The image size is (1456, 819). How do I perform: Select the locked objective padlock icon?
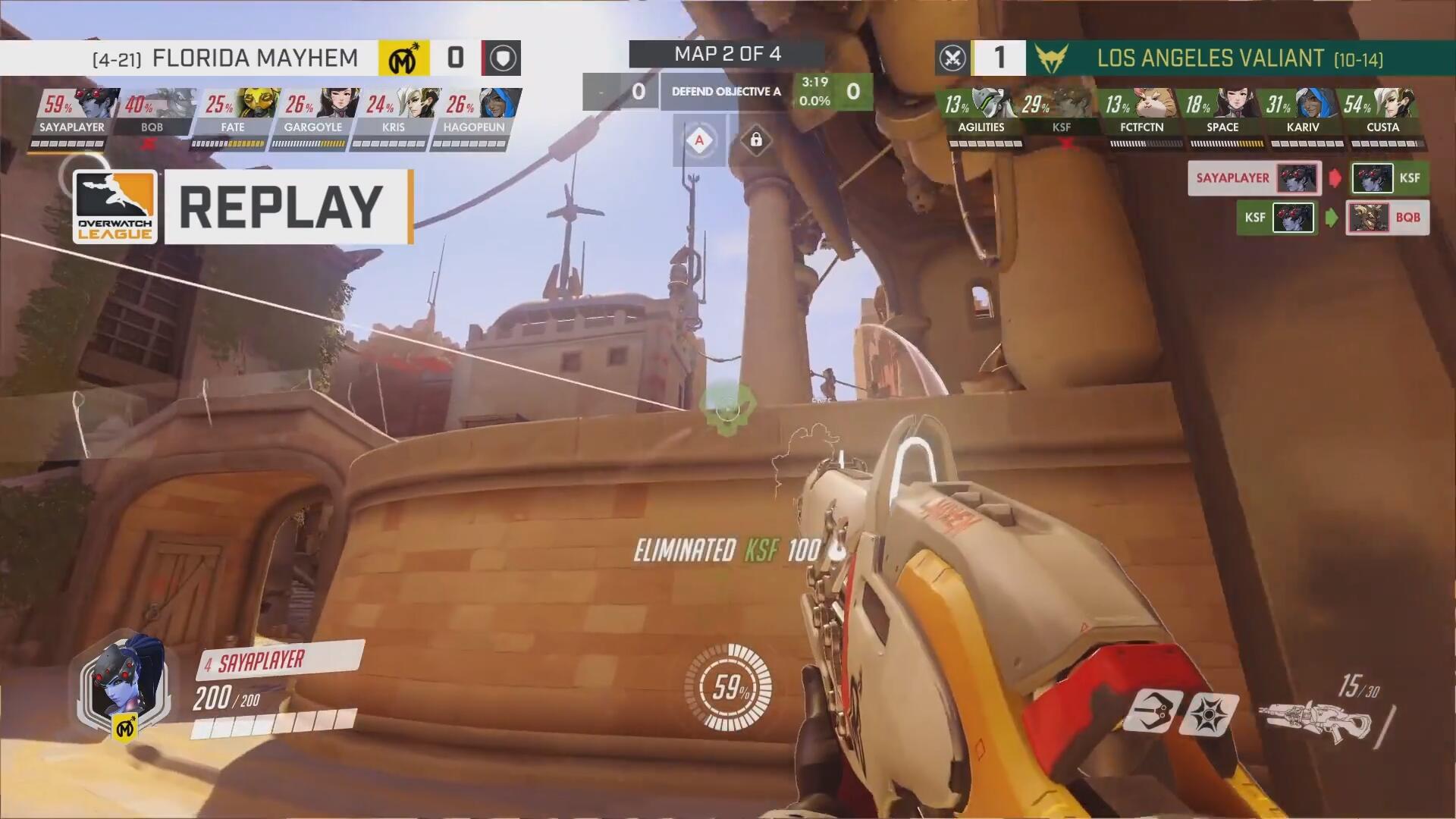click(x=756, y=140)
